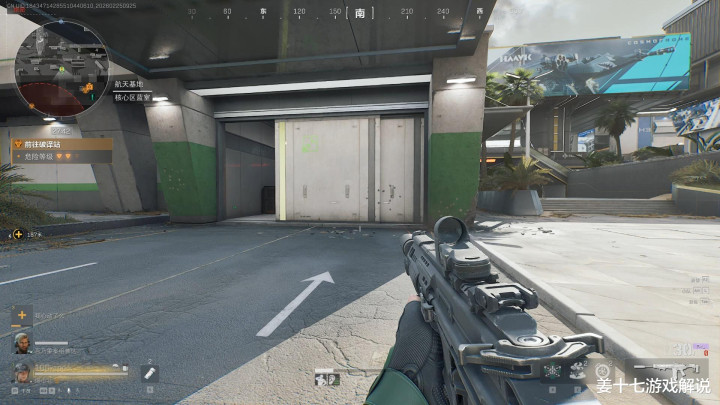Image resolution: width=720 pixels, height=405 pixels.
Task: Click the orange plus medic icon
Action: point(21,314)
